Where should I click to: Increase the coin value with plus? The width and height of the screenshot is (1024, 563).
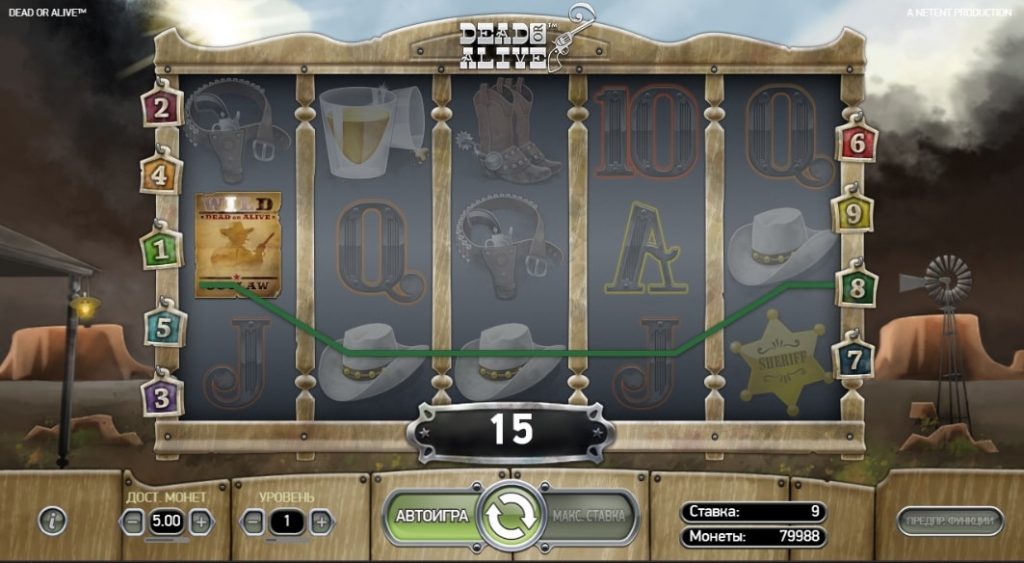tap(200, 521)
